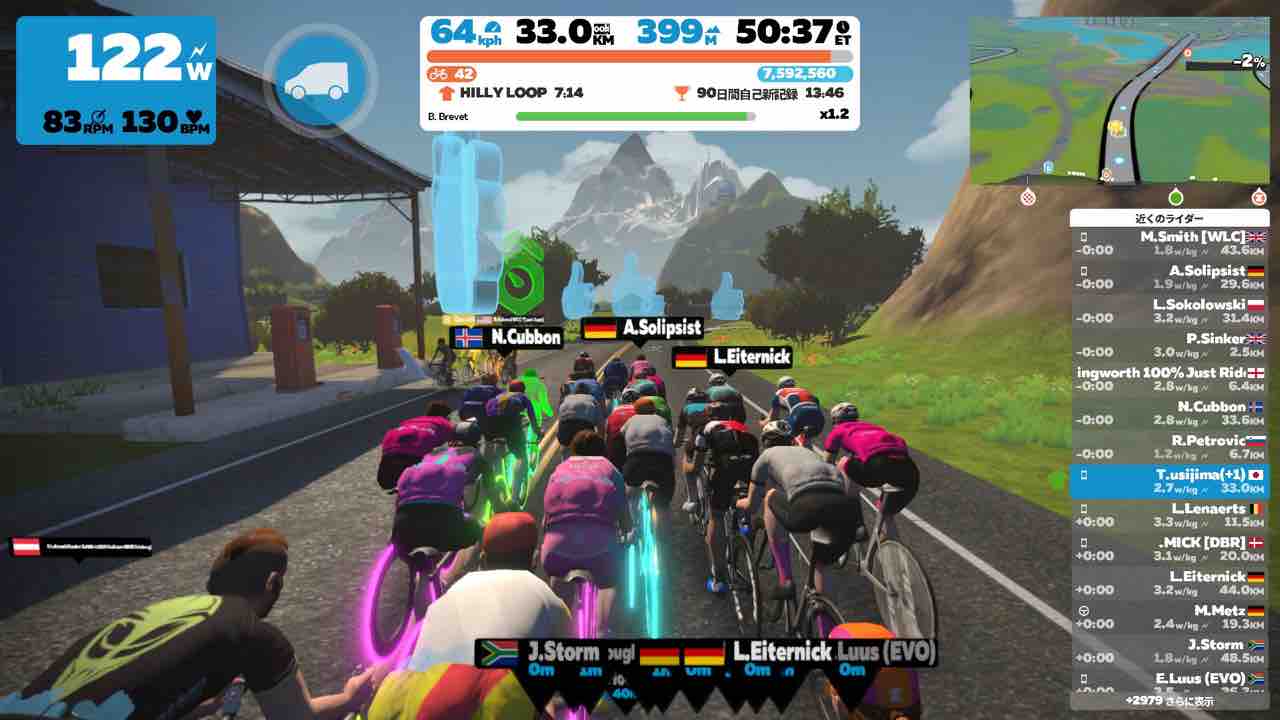Pick R.Petrovic row in the riders list
The width and height of the screenshot is (1280, 720).
(x=1169, y=448)
